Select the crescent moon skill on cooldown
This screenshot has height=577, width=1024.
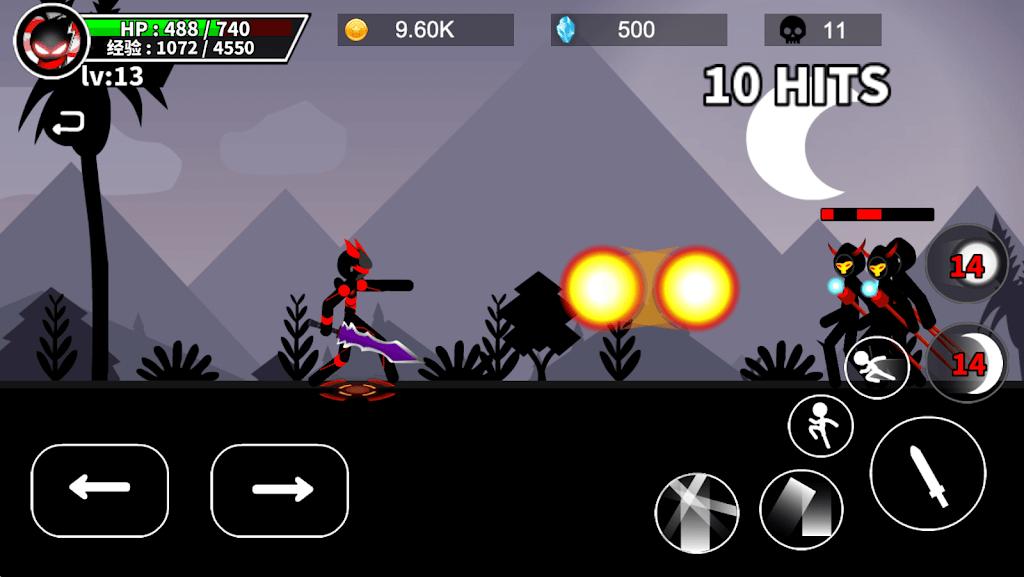(967, 363)
